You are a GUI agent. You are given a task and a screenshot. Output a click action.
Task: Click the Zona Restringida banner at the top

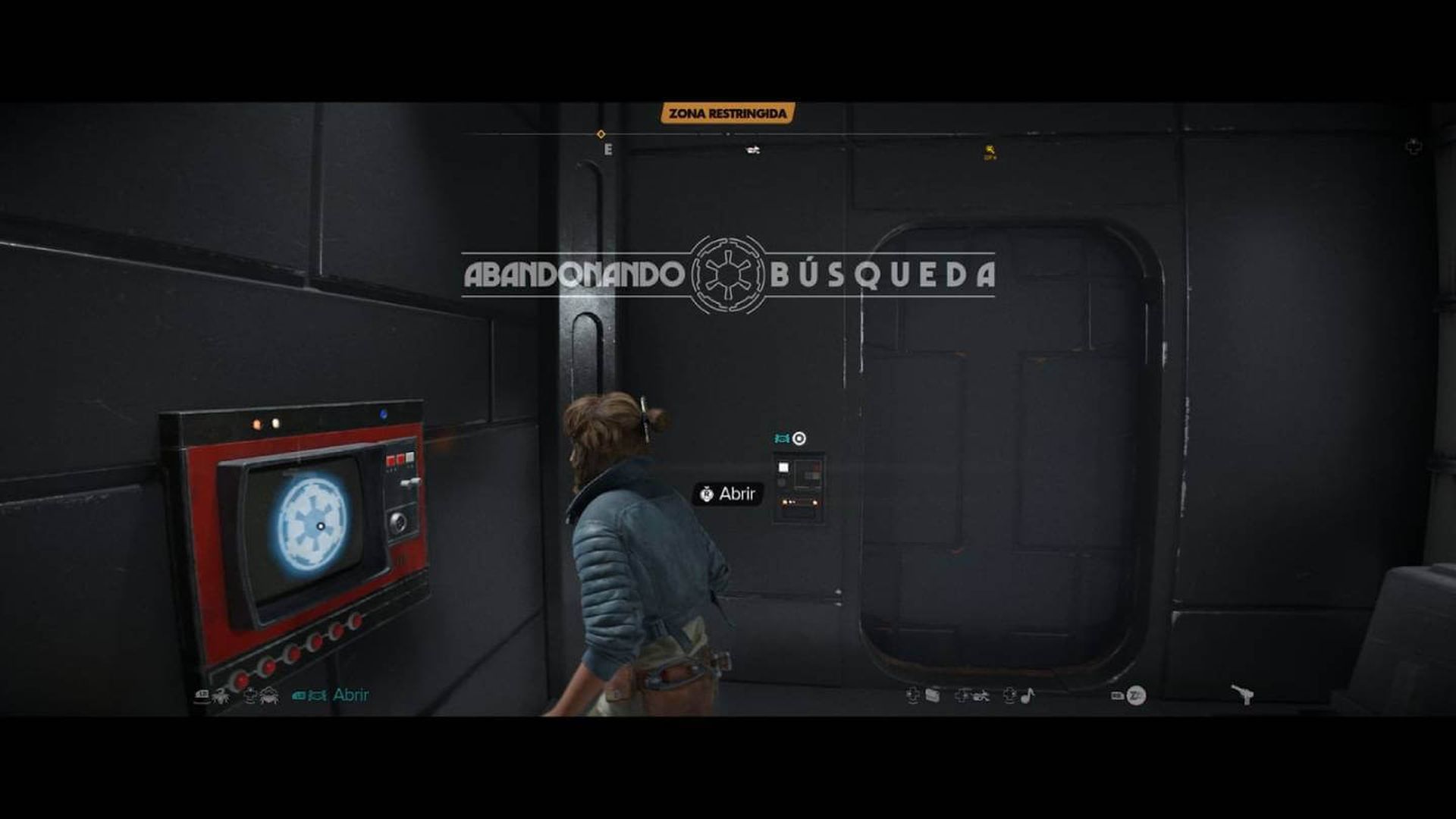pyautogui.click(x=726, y=112)
